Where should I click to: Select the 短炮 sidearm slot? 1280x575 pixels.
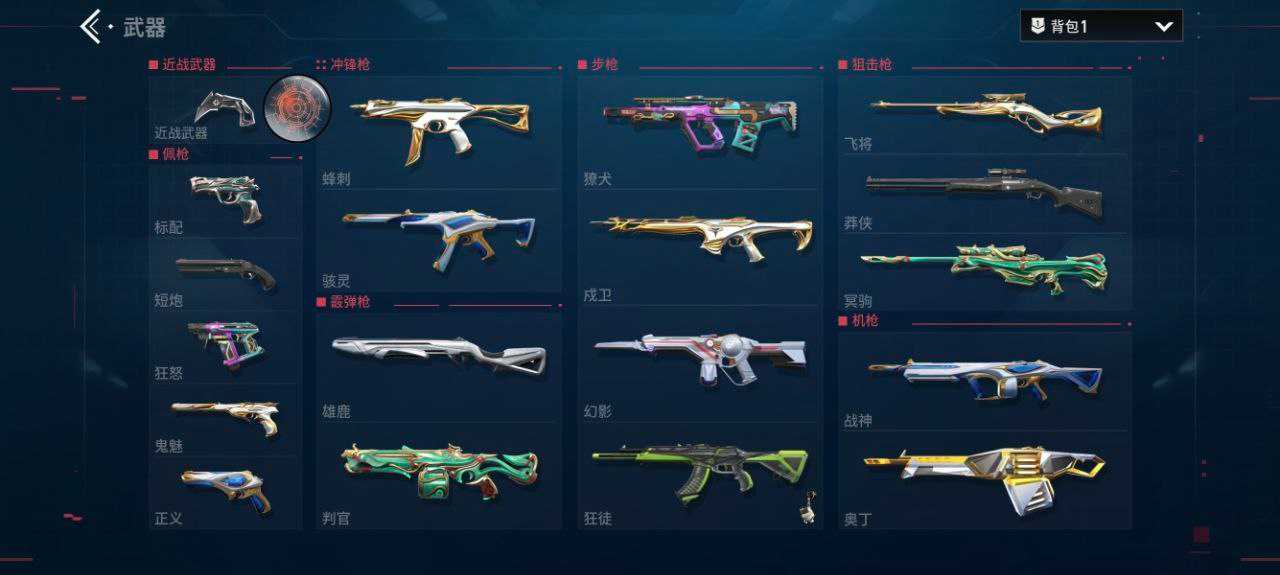pyautogui.click(x=225, y=273)
